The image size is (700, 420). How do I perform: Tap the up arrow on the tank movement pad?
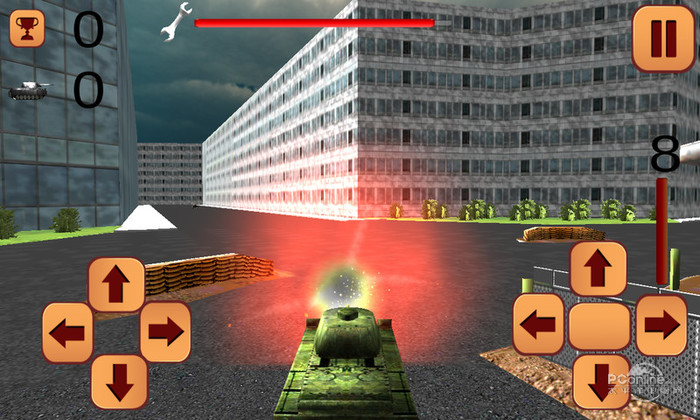pyautogui.click(x=117, y=285)
